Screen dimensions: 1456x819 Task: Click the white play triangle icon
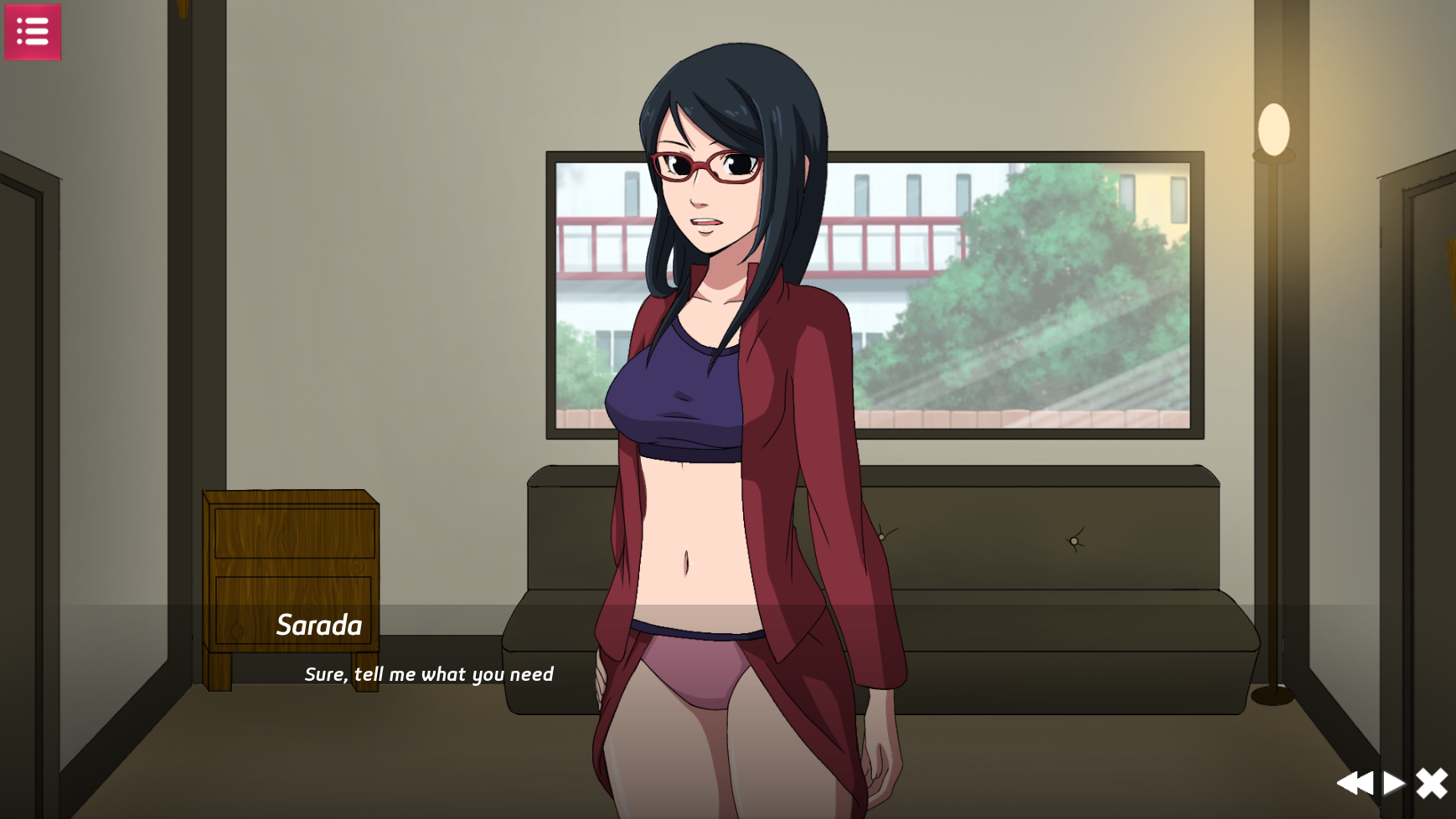(x=1396, y=782)
